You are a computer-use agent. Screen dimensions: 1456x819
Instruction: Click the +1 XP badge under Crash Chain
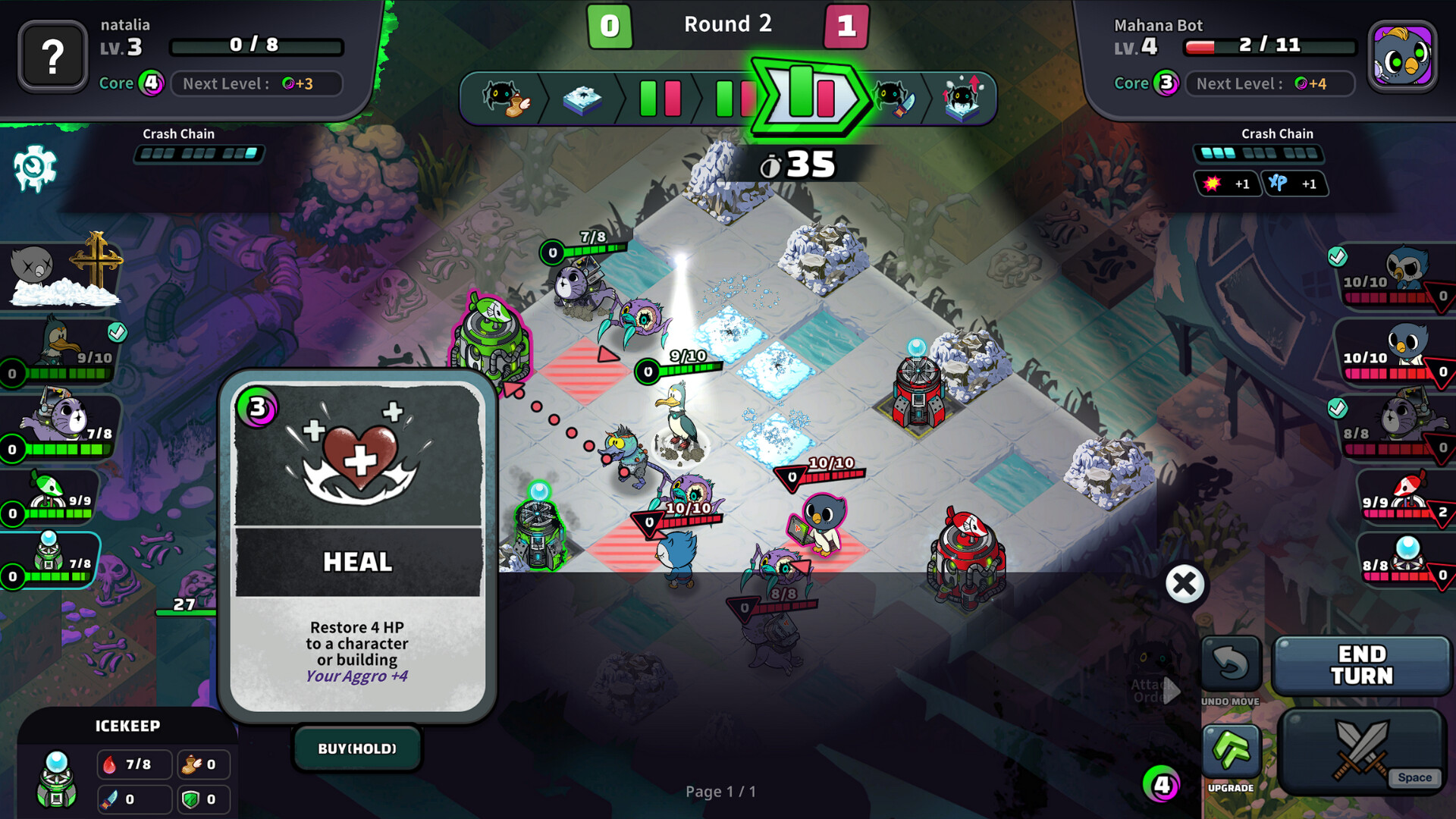1297,184
